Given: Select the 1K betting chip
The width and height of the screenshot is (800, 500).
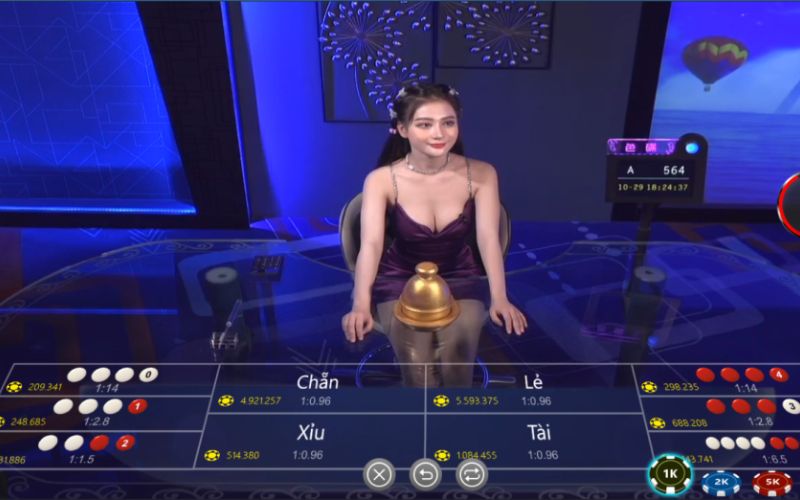Looking at the screenshot, I should pos(670,474).
